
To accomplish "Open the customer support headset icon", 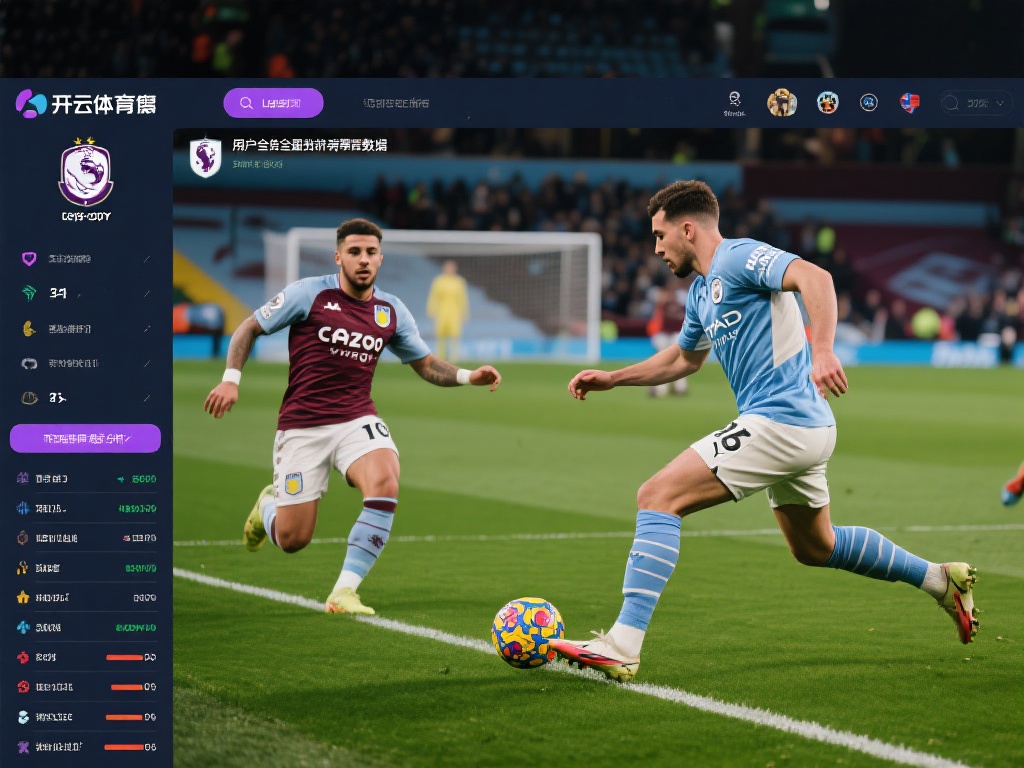I will click(734, 102).
